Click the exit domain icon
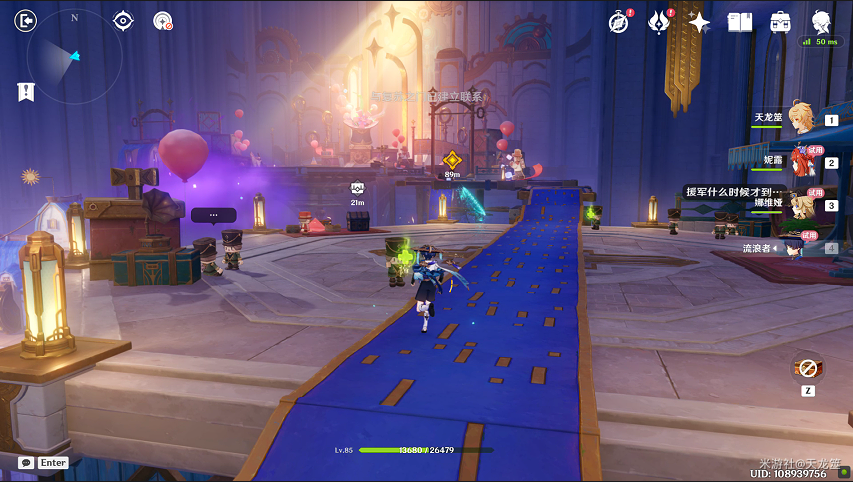This screenshot has height=482, width=853. (27, 19)
